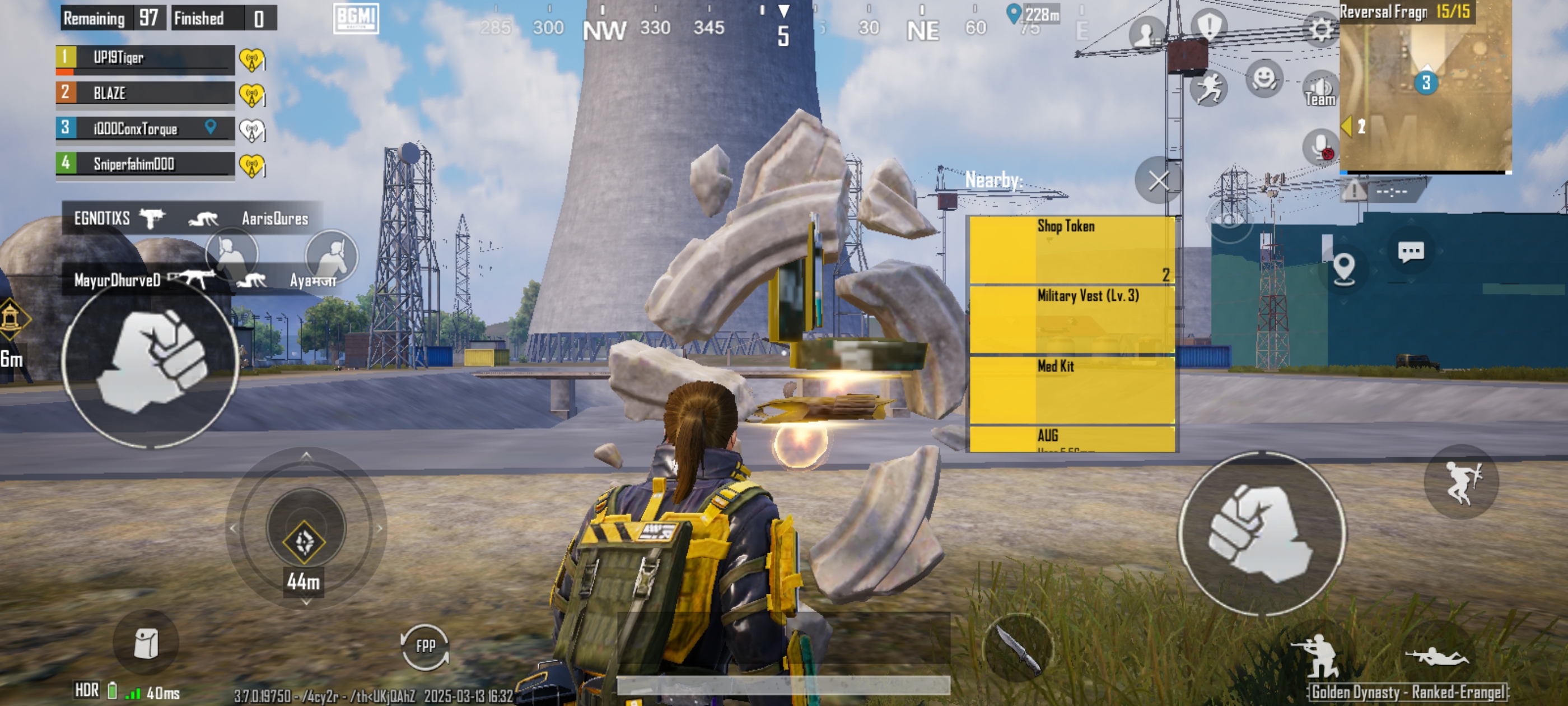This screenshot has height=706, width=1568.
Task: Punch with the right fist button
Action: coord(1261,533)
